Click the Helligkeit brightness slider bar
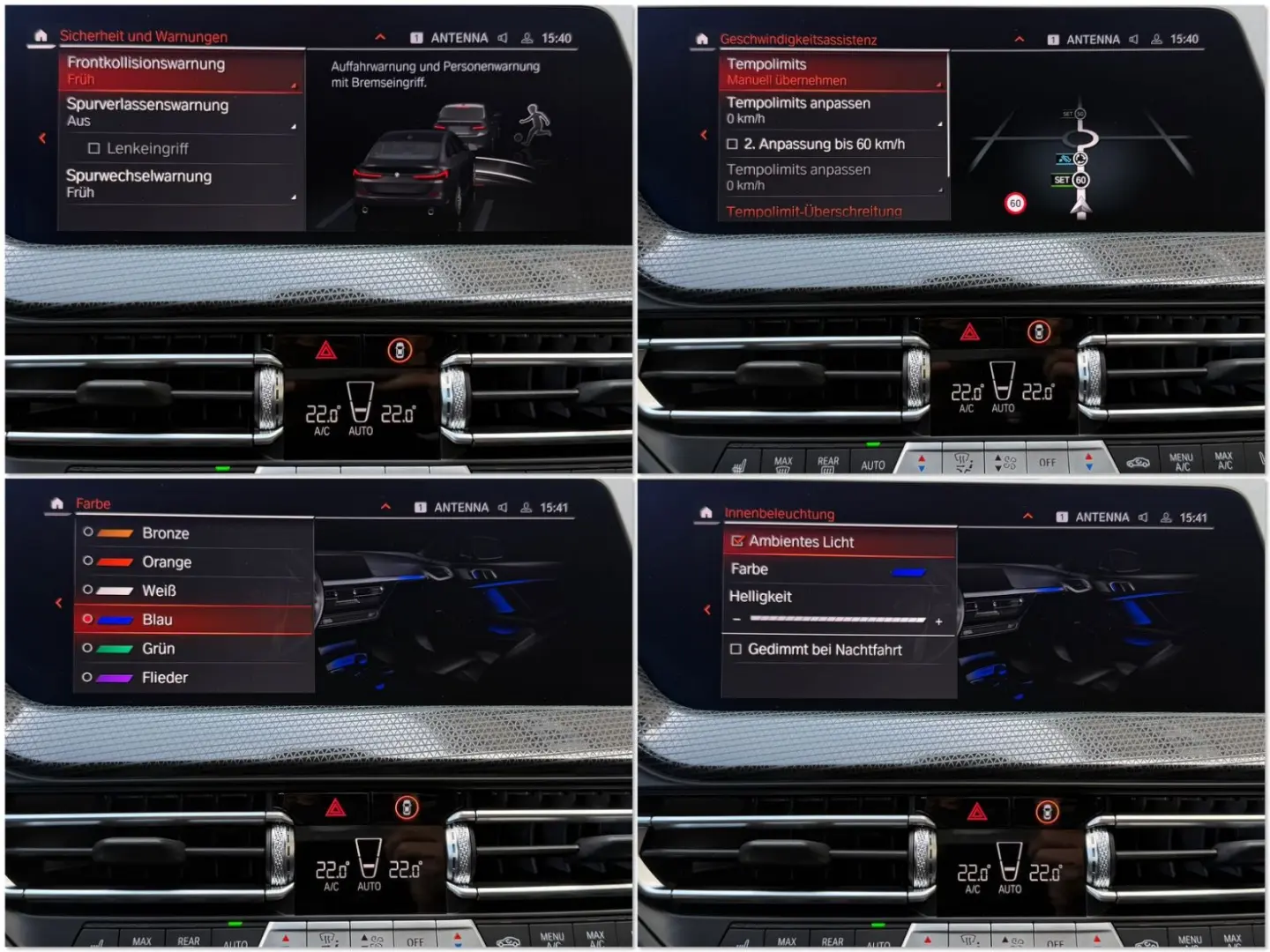1270x952 pixels. click(837, 621)
